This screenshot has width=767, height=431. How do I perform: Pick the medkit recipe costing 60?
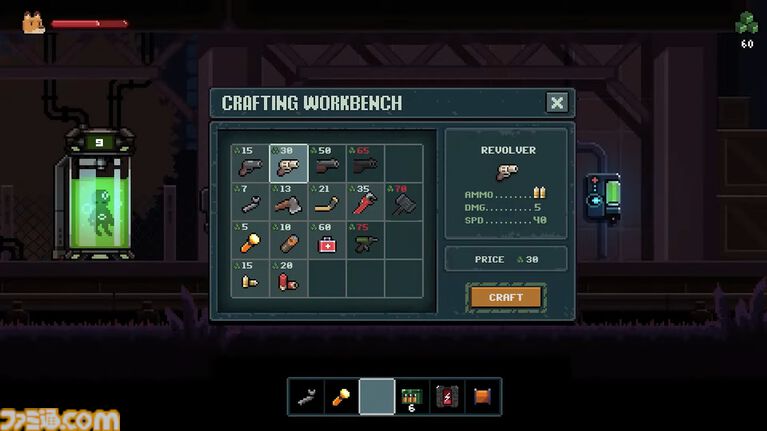(x=327, y=240)
